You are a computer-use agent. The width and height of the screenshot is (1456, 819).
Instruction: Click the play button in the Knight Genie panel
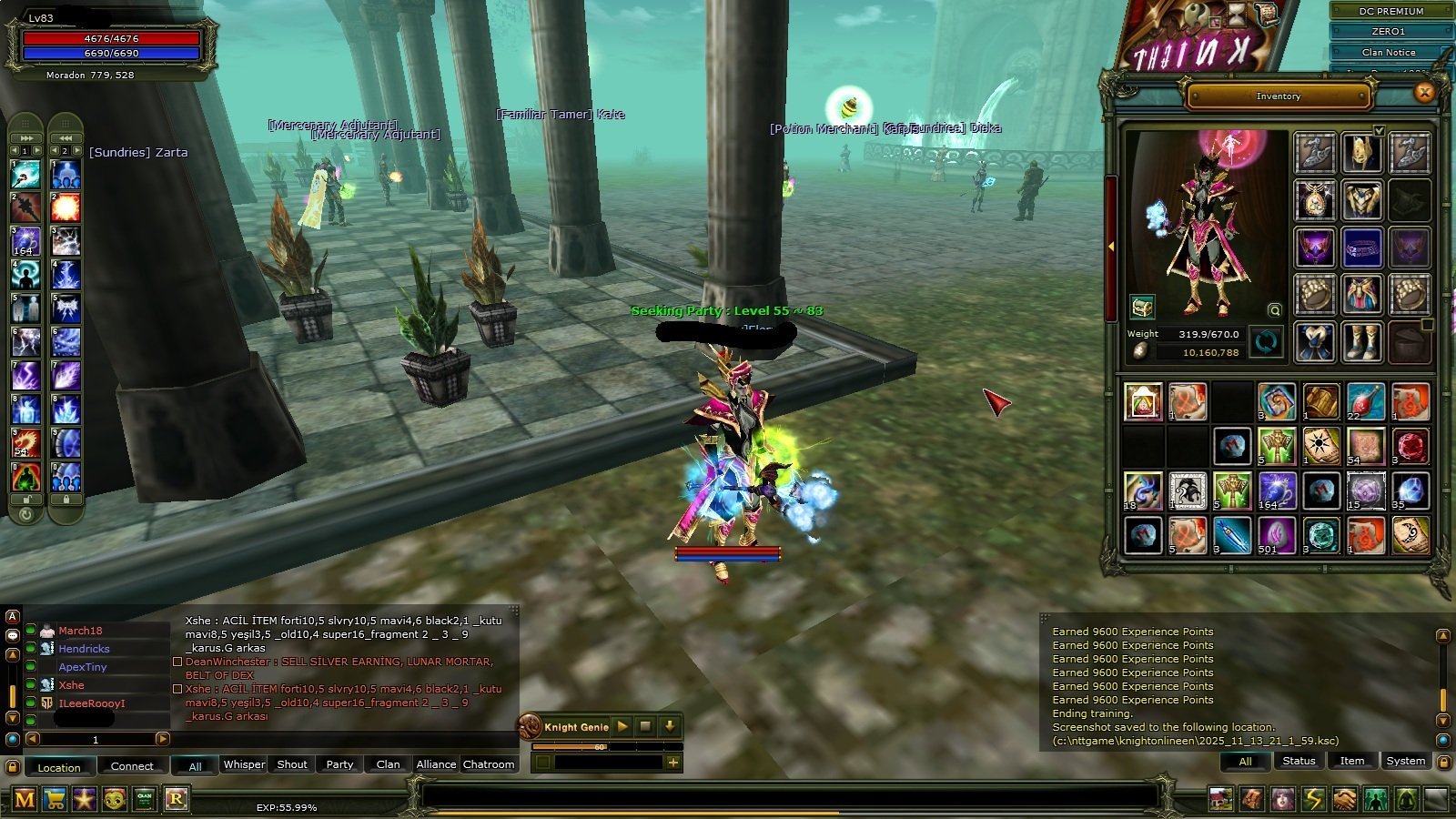coord(622,726)
